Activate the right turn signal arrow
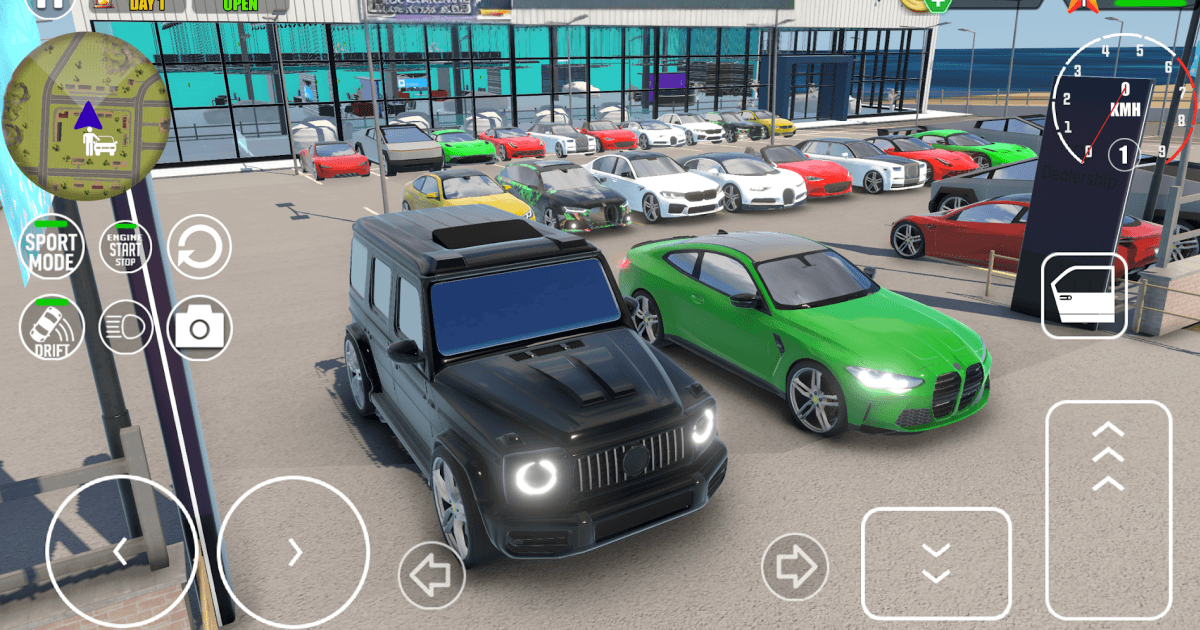 (x=795, y=567)
